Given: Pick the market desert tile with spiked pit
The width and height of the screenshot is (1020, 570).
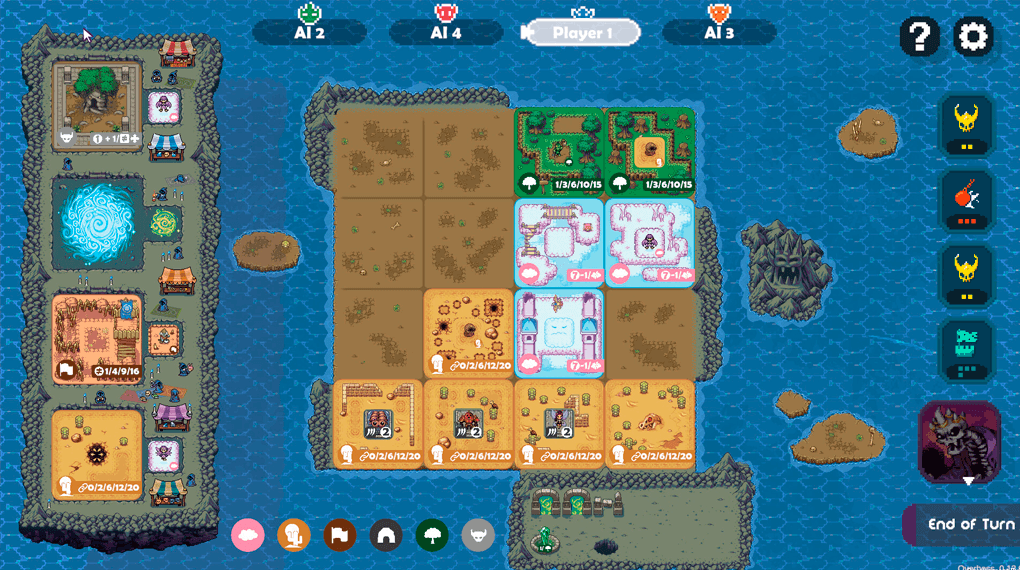Looking at the screenshot, I should pyautogui.click(x=97, y=454).
